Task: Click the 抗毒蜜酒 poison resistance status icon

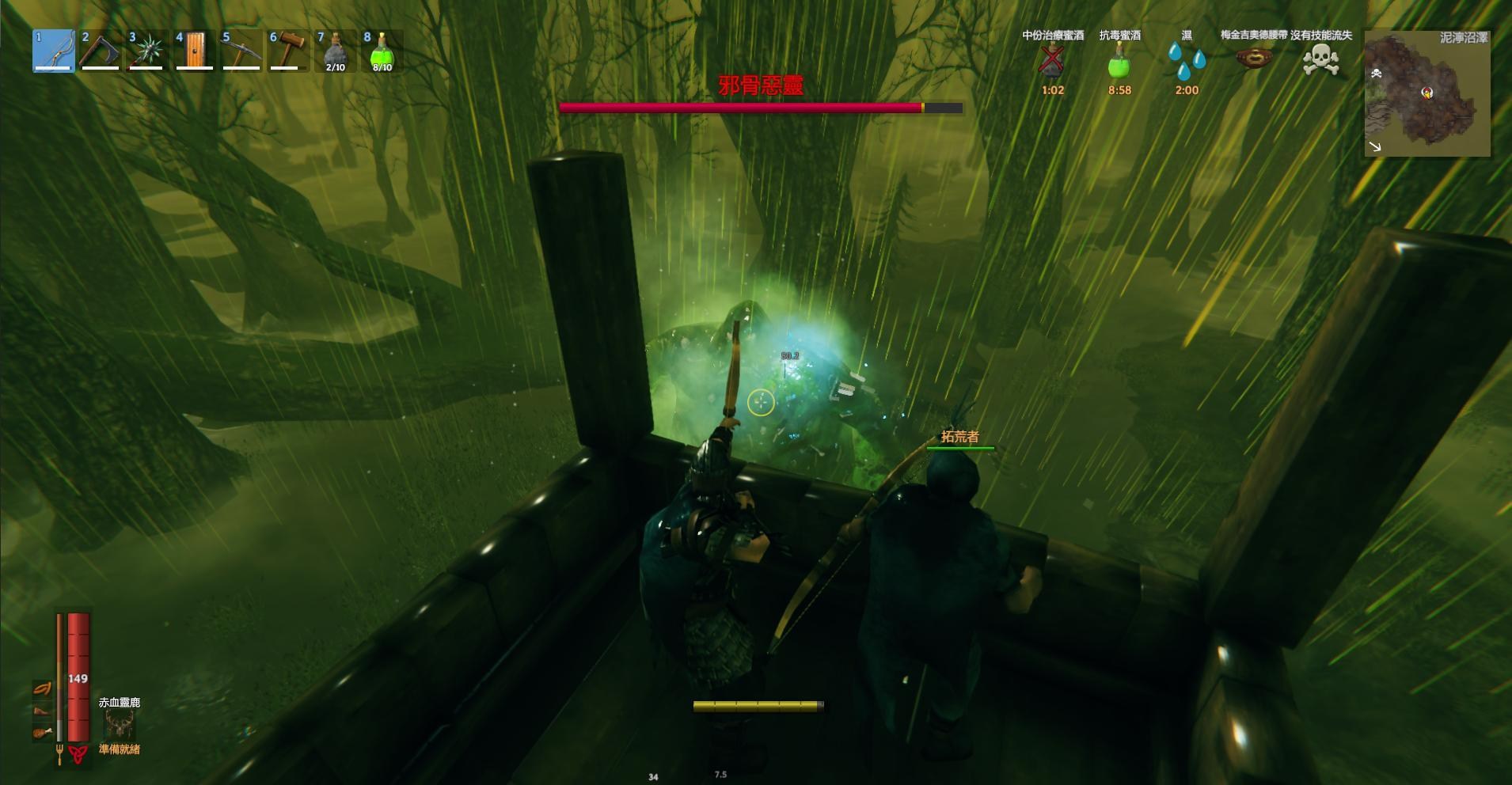Action: (x=1119, y=60)
